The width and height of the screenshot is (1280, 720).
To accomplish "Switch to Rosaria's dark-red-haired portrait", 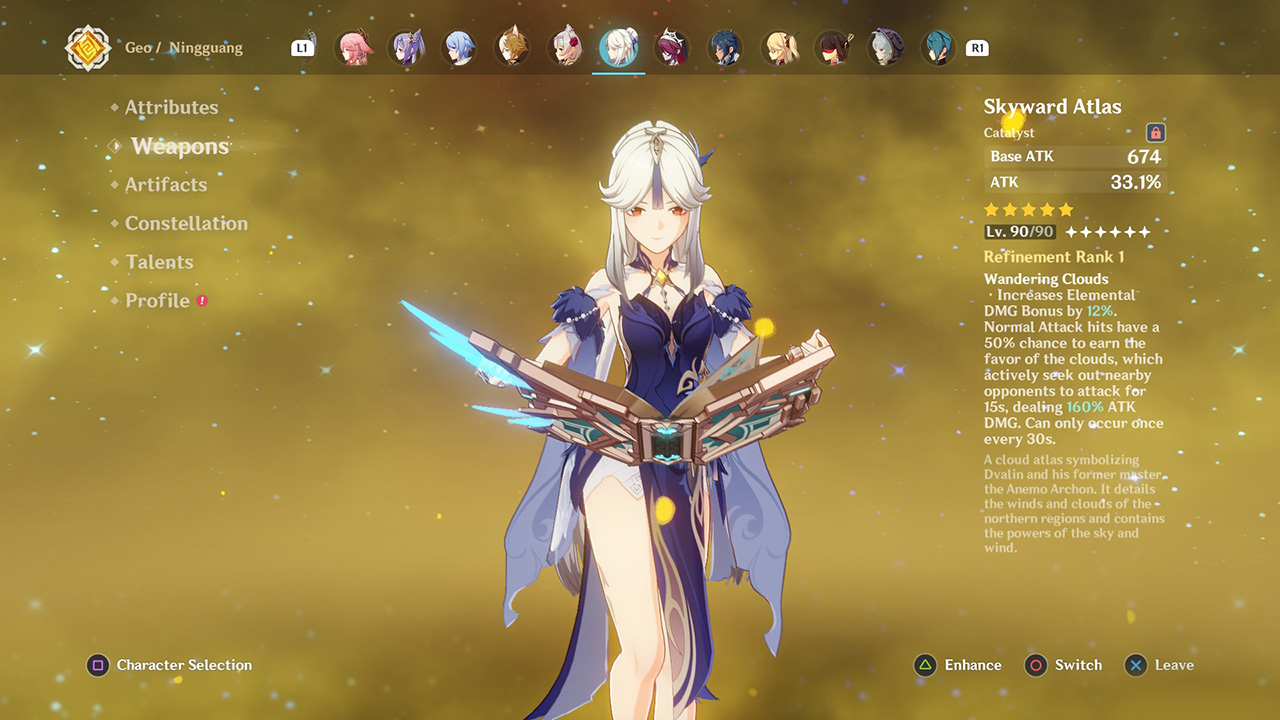I will click(x=671, y=47).
